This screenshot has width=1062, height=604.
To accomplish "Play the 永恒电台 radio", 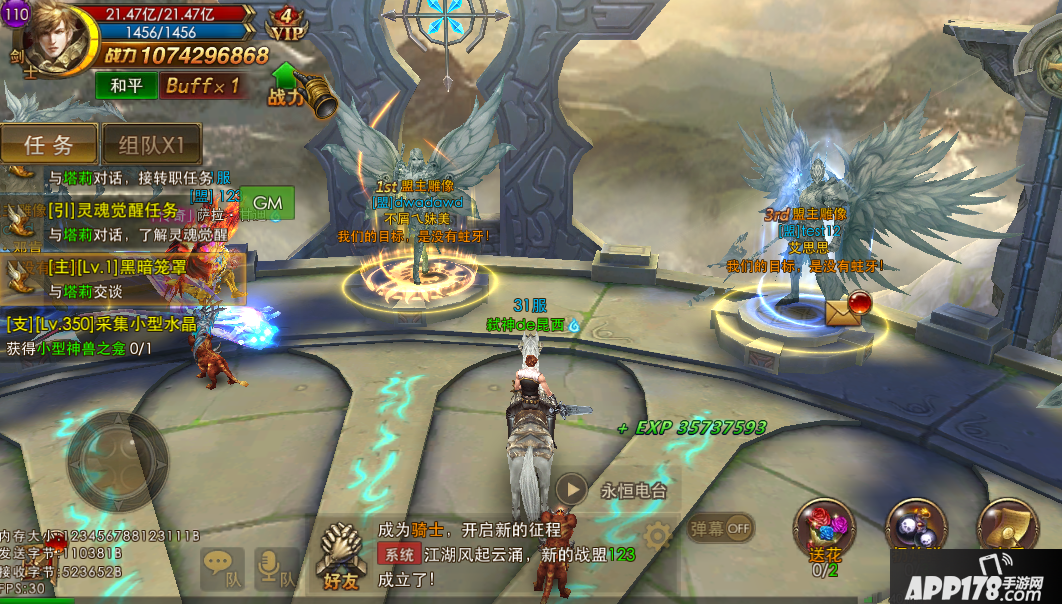I will click(x=571, y=490).
